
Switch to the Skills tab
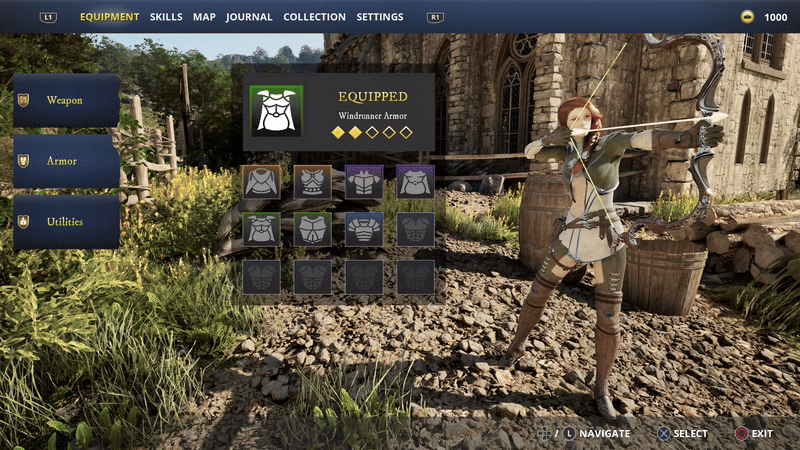point(167,17)
